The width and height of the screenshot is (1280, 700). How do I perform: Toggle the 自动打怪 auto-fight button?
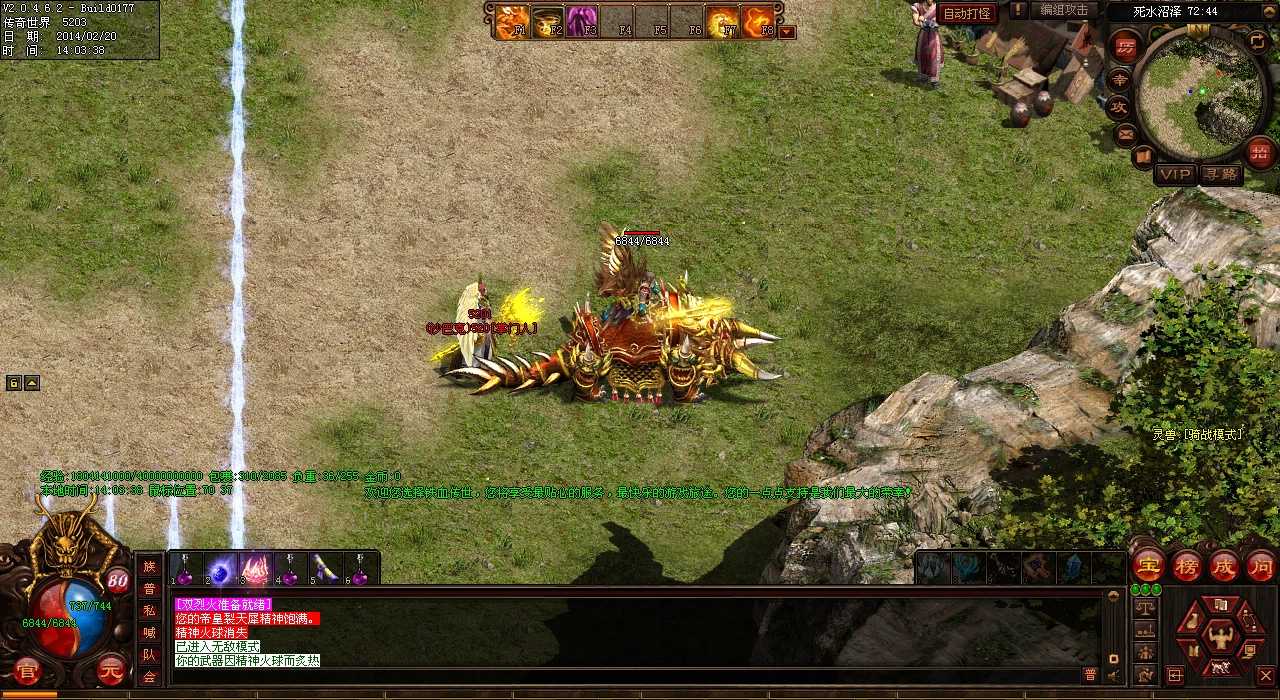coord(967,13)
